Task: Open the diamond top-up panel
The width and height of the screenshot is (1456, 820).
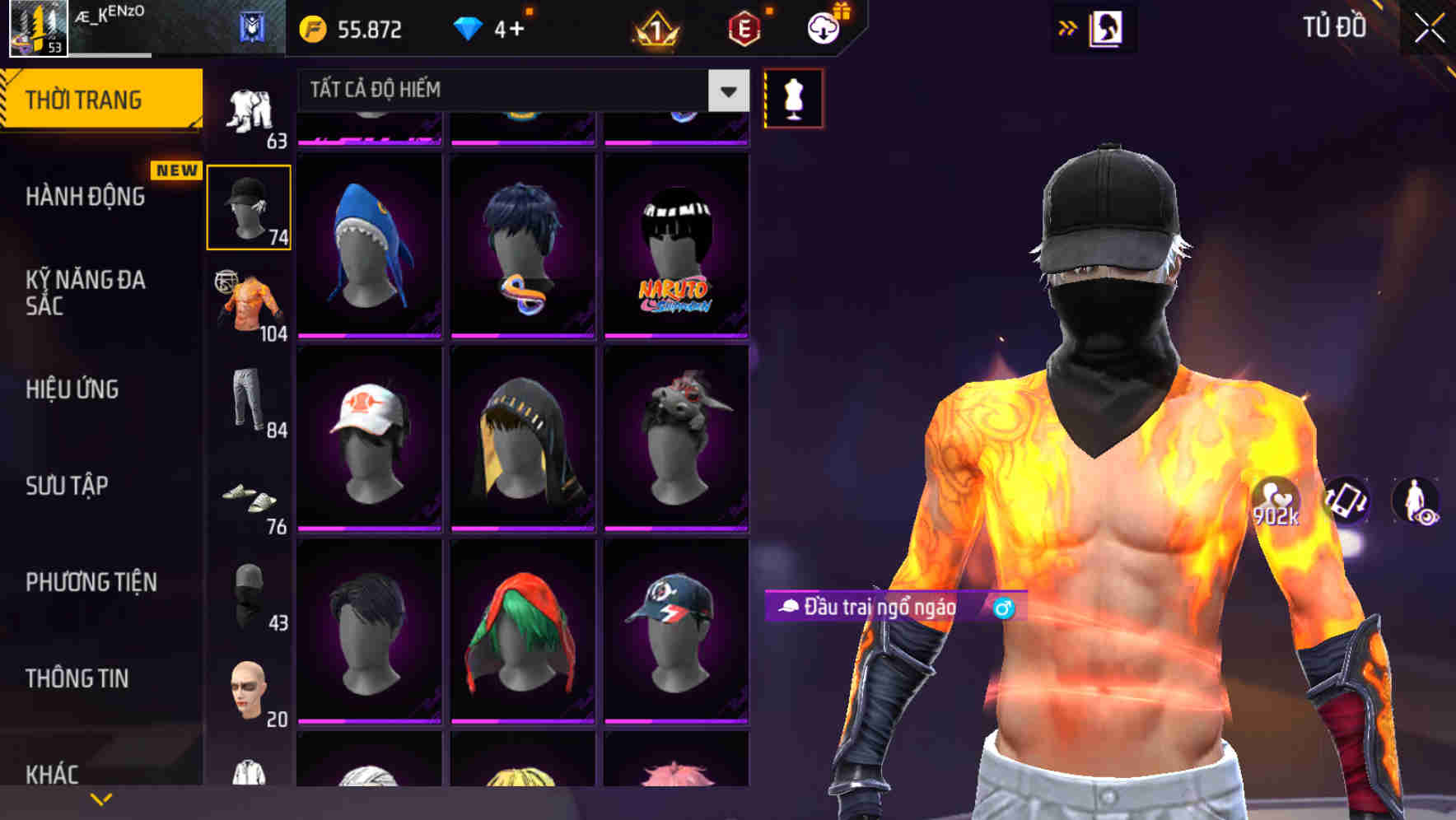Action: [494, 29]
